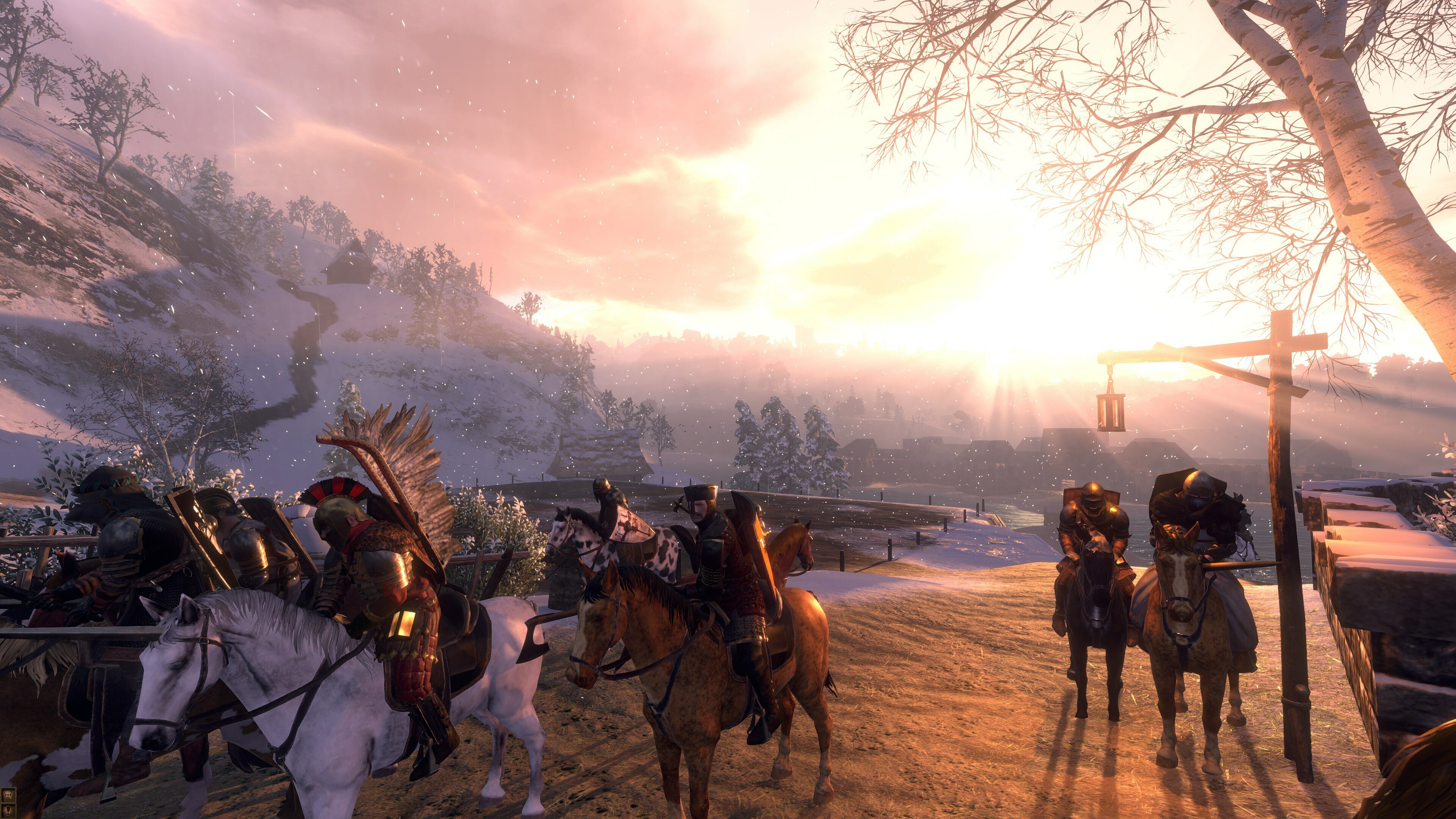Open the exclamation mark notification icon
Screen dimensions: 1456x819
pos(8,811)
